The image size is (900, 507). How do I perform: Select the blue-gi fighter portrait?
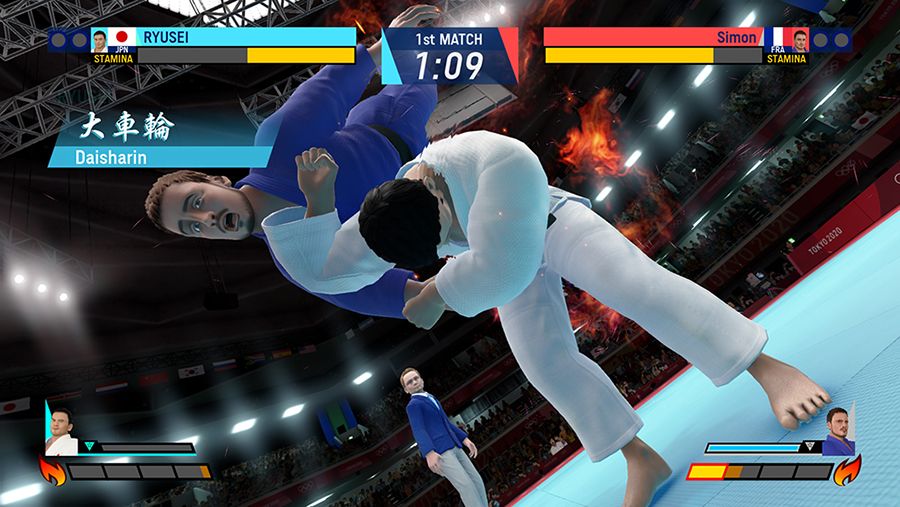click(x=838, y=432)
